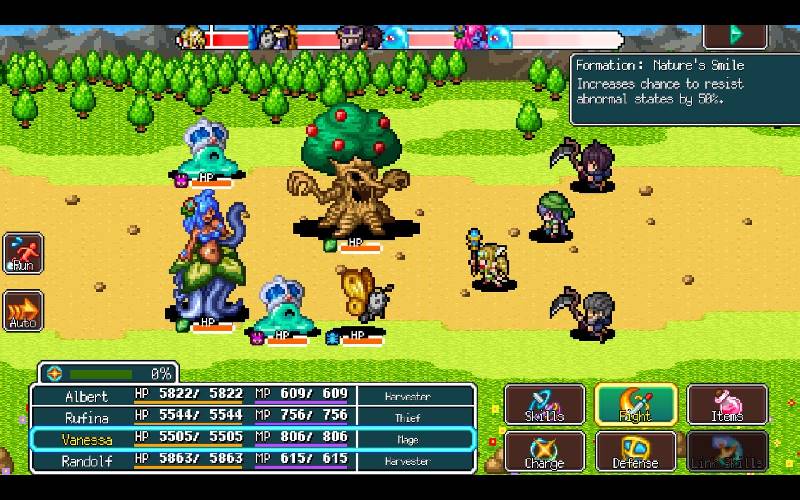Viewport: 800px width, 500px height.
Task: Open the Skills command menu
Action: tap(544, 404)
